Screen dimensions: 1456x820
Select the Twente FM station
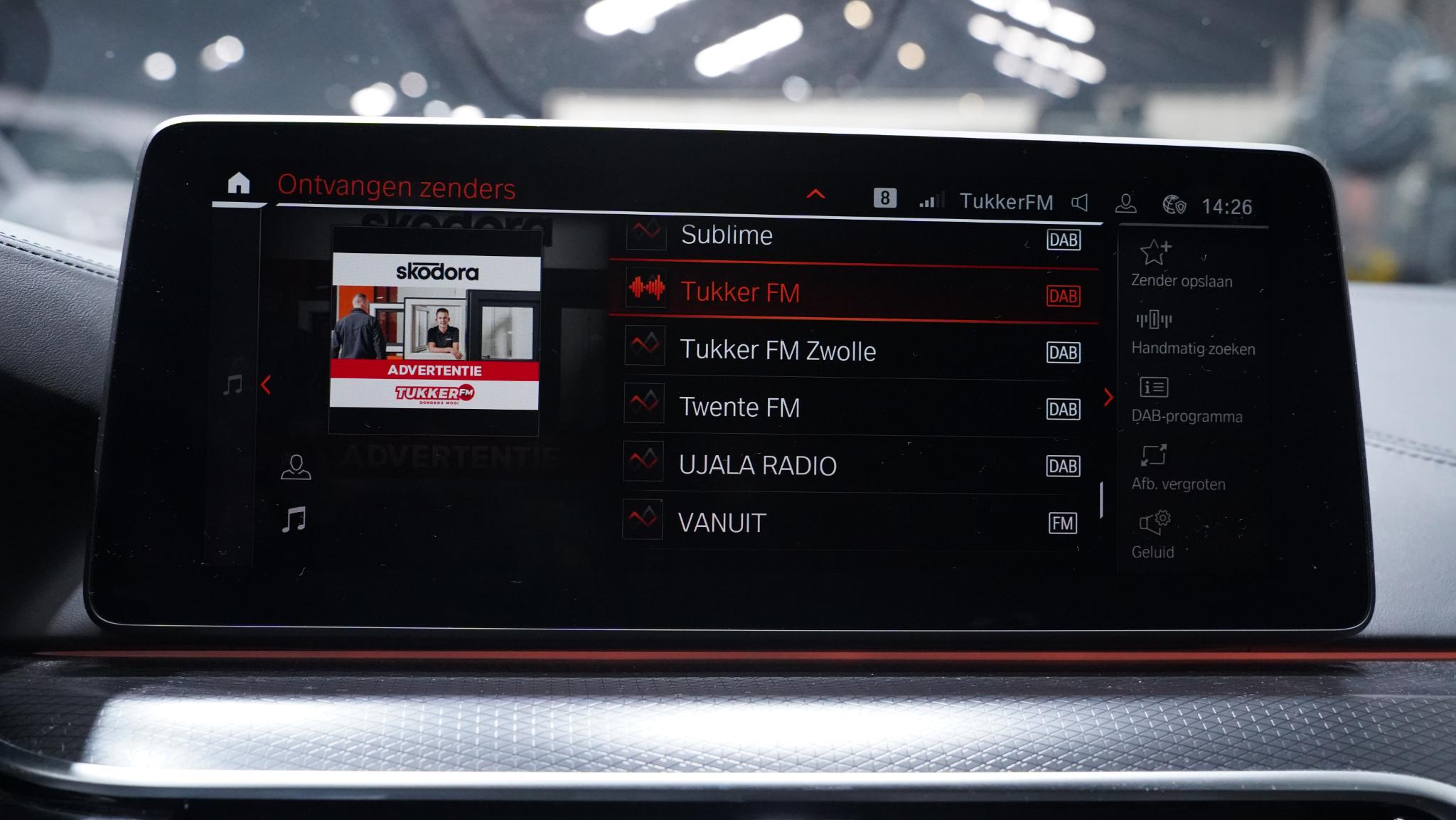[x=853, y=408]
